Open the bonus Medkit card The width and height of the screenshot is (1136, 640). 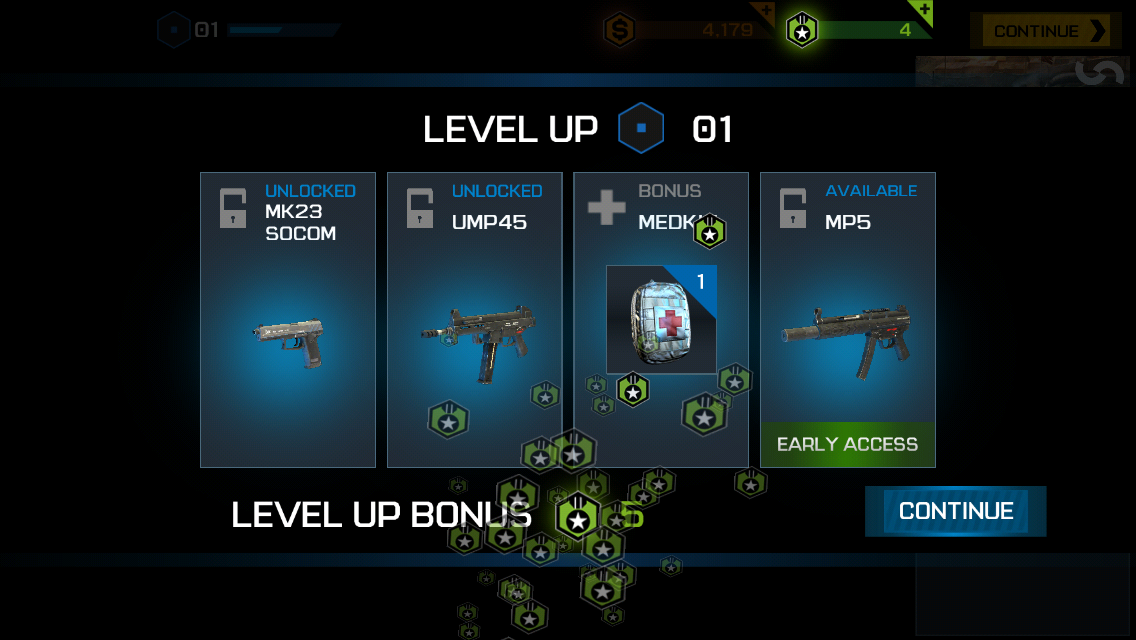[x=661, y=320]
